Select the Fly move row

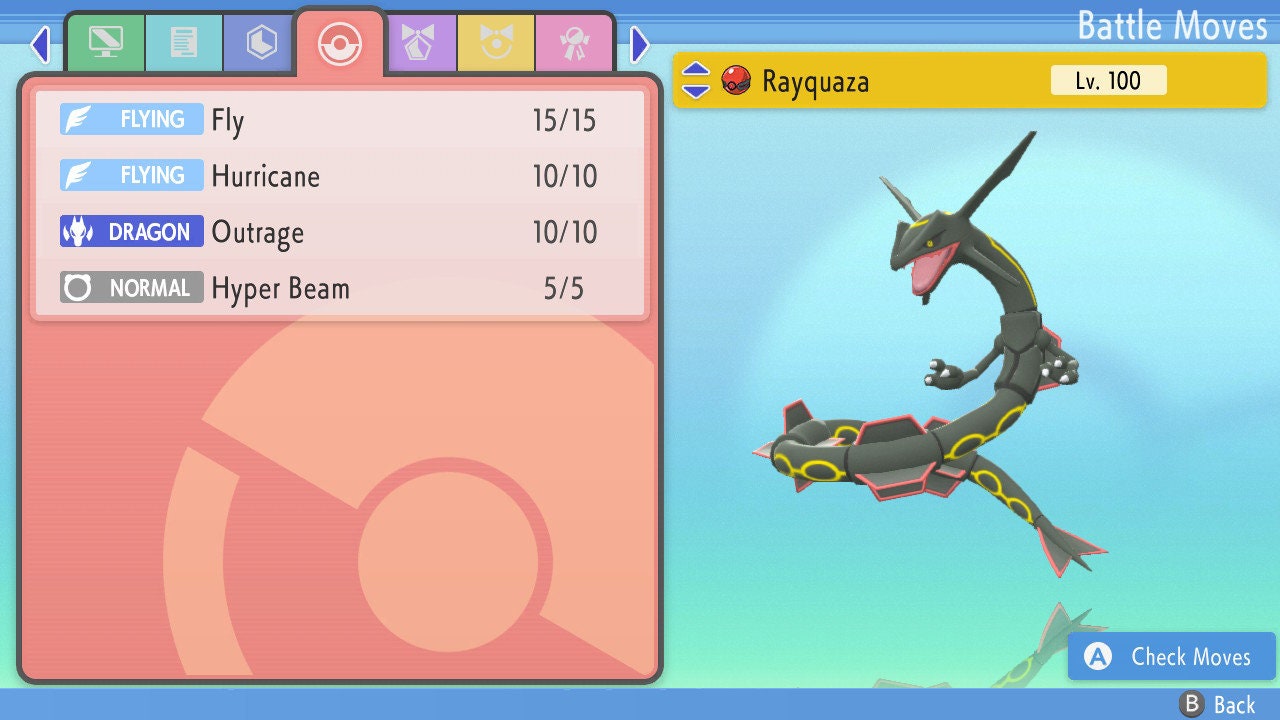(x=340, y=120)
